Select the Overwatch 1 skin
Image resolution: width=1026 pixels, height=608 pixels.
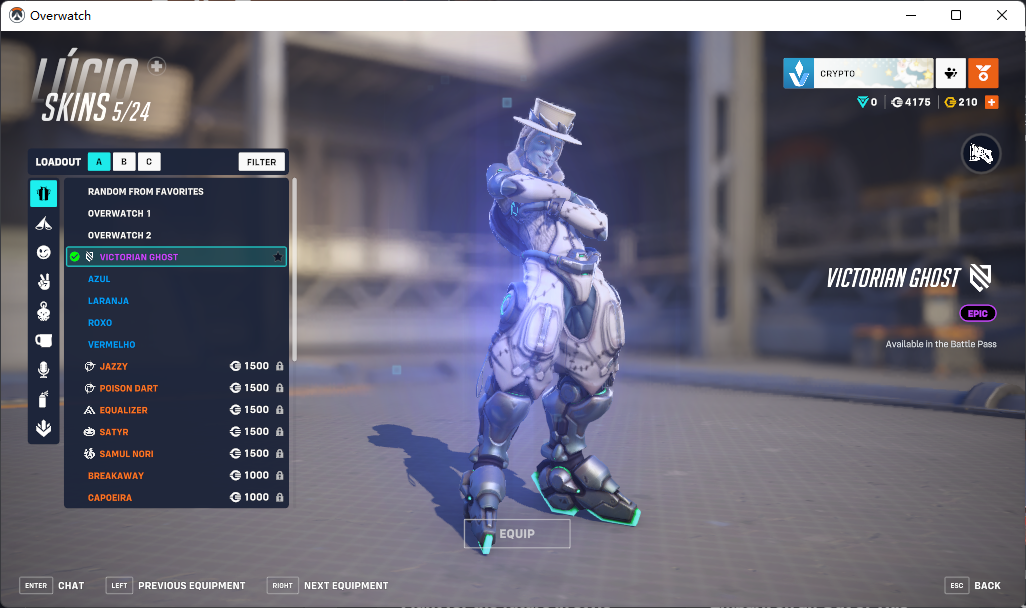pyautogui.click(x=120, y=214)
